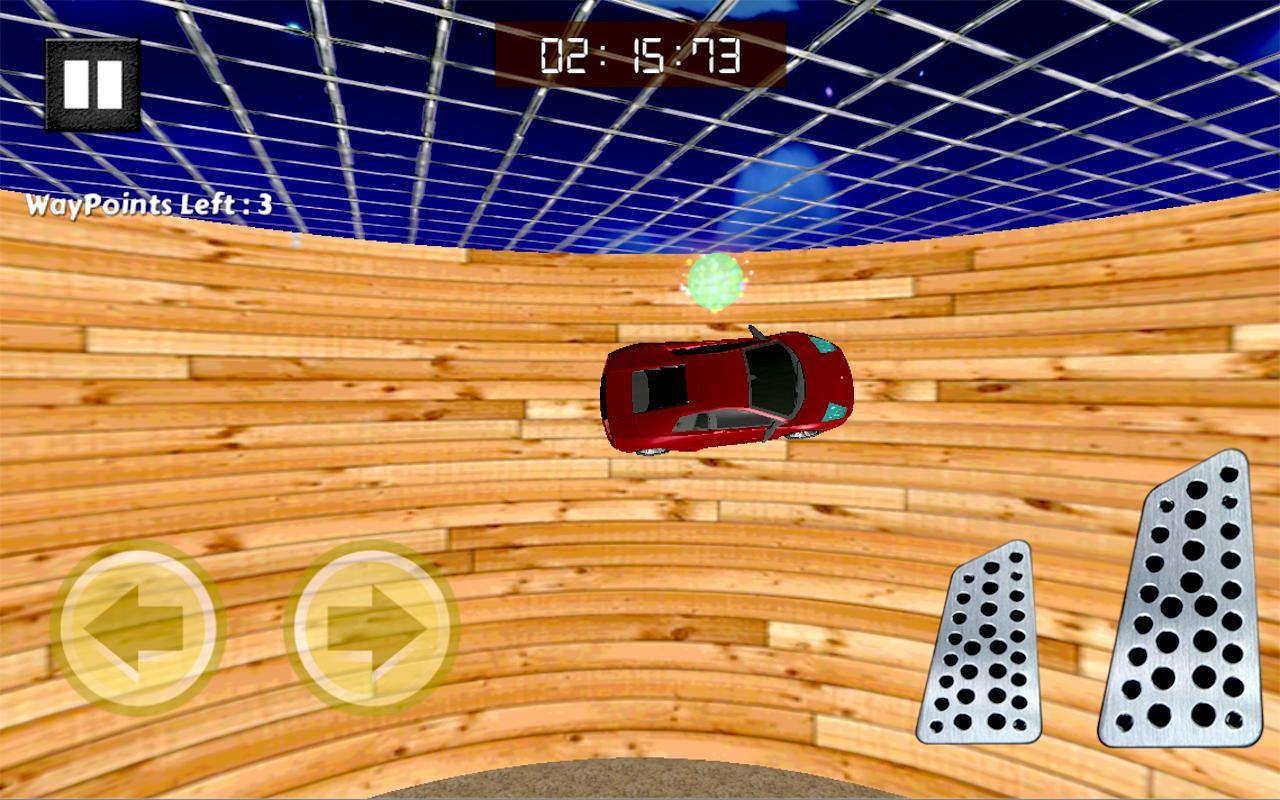Tap the WayPoints Left counter
The height and width of the screenshot is (800, 1280).
[150, 203]
